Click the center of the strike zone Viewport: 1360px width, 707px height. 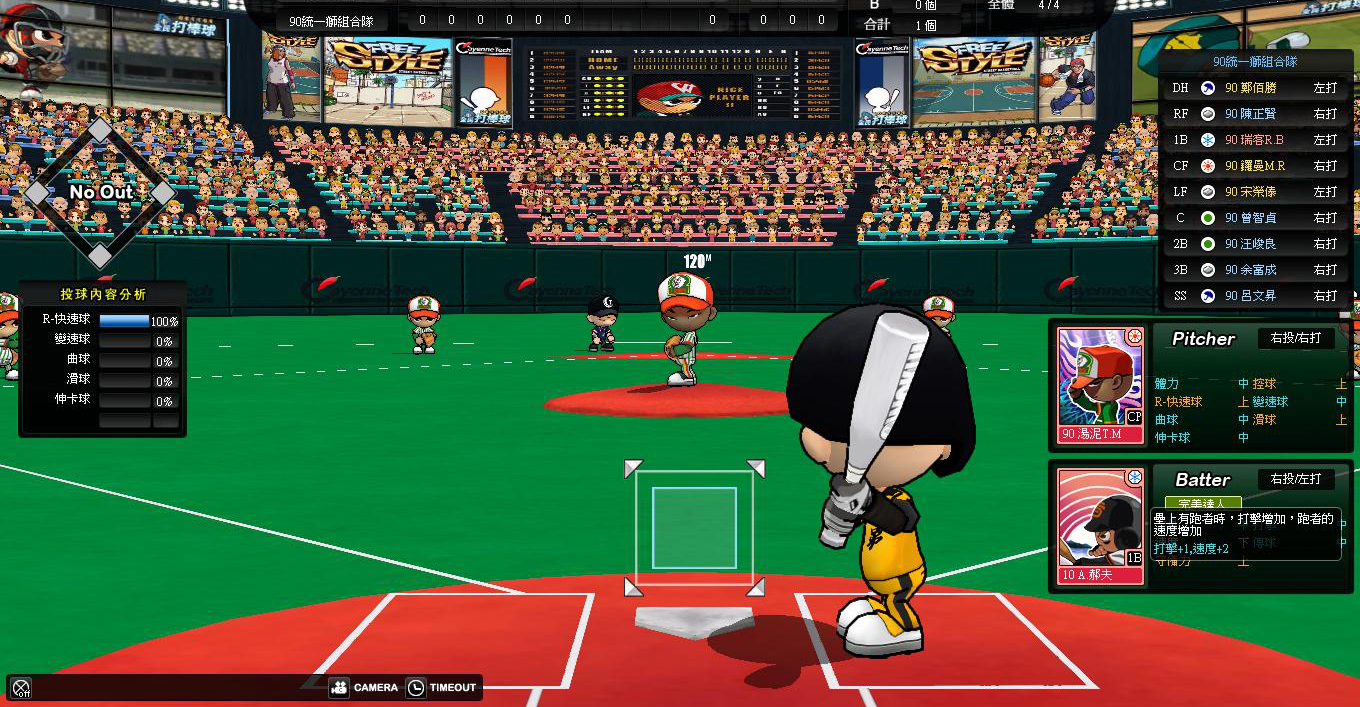pos(694,527)
